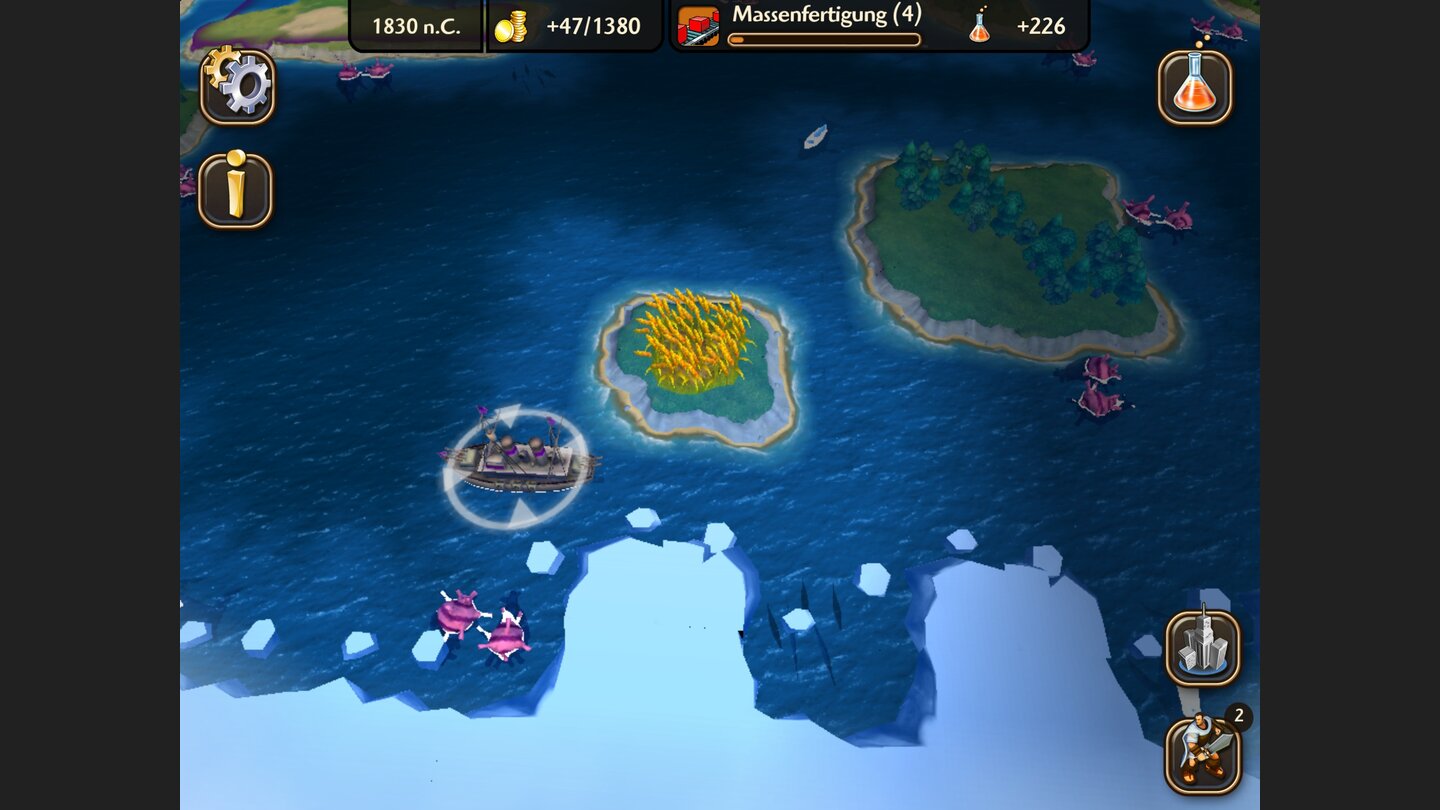Image resolution: width=1440 pixels, height=810 pixels.
Task: Click the year display 1830 n.C.
Action: (416, 27)
